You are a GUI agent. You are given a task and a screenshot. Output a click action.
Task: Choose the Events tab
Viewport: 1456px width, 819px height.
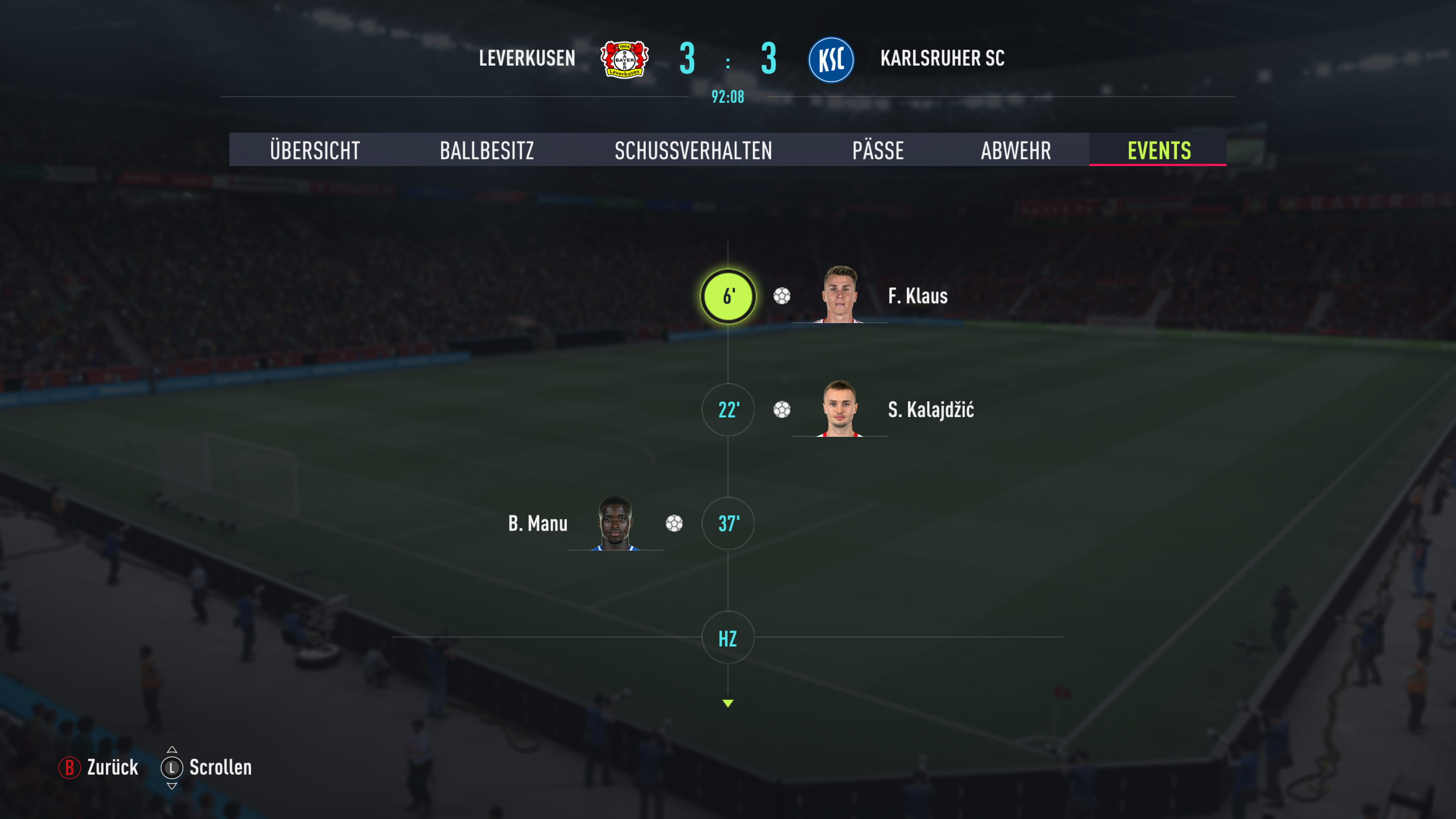point(1159,151)
